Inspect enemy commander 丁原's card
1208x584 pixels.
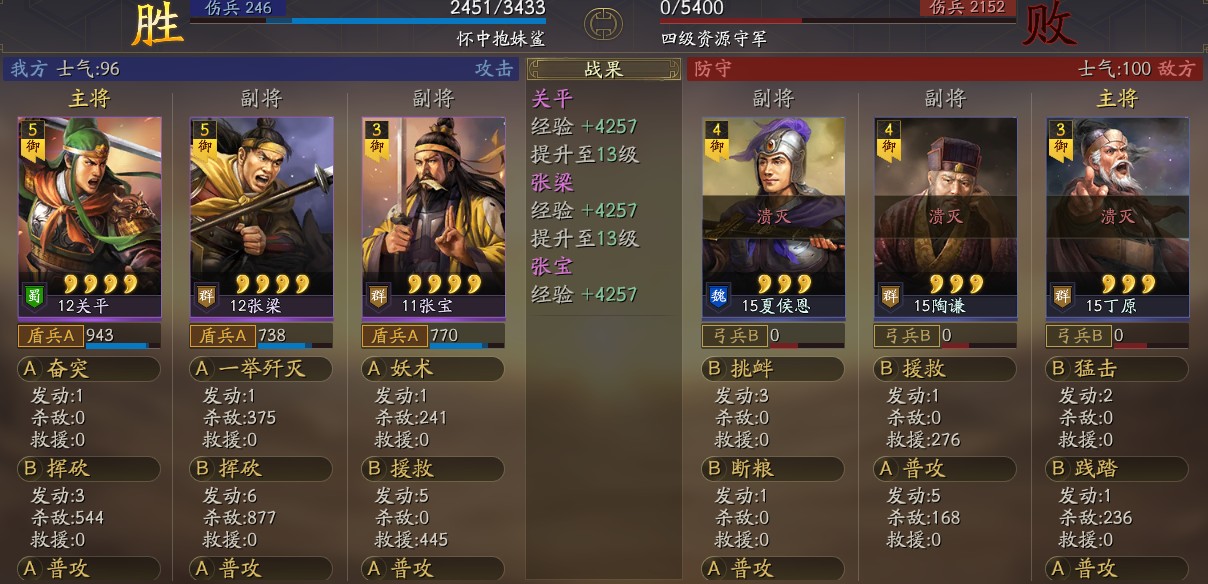[1117, 218]
